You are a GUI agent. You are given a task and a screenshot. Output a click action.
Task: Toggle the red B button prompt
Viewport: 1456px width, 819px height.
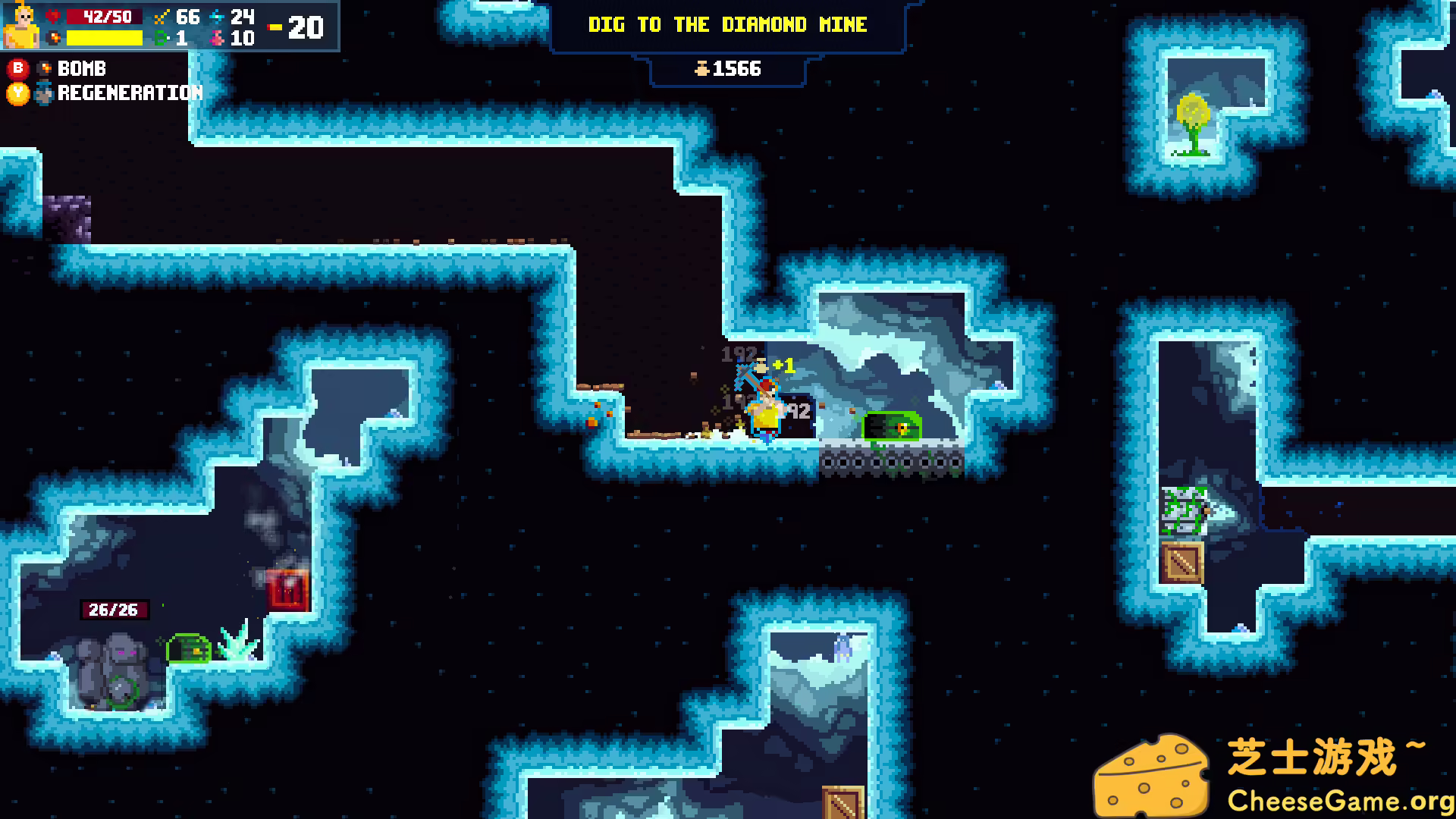19,69
